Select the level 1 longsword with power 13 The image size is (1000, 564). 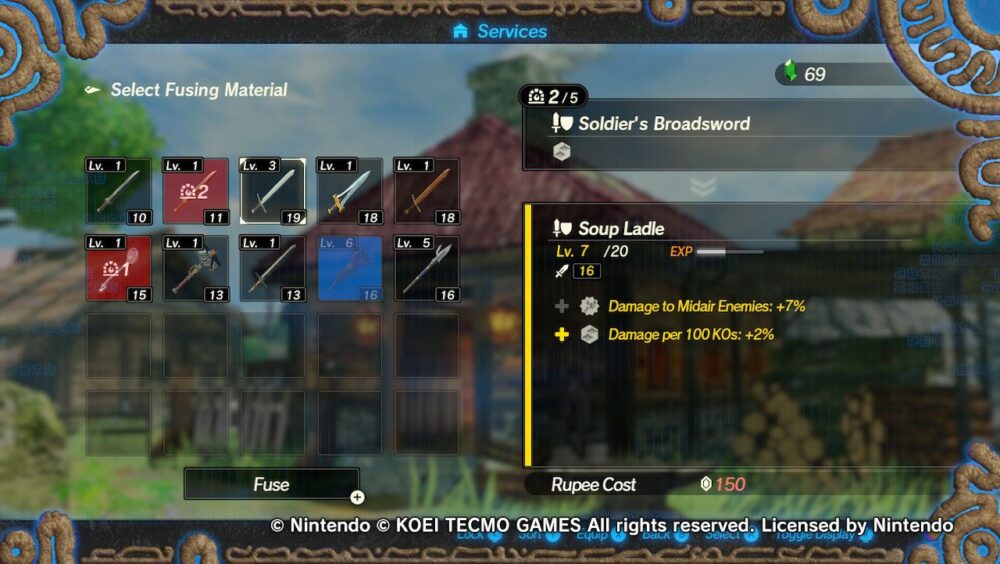click(273, 268)
